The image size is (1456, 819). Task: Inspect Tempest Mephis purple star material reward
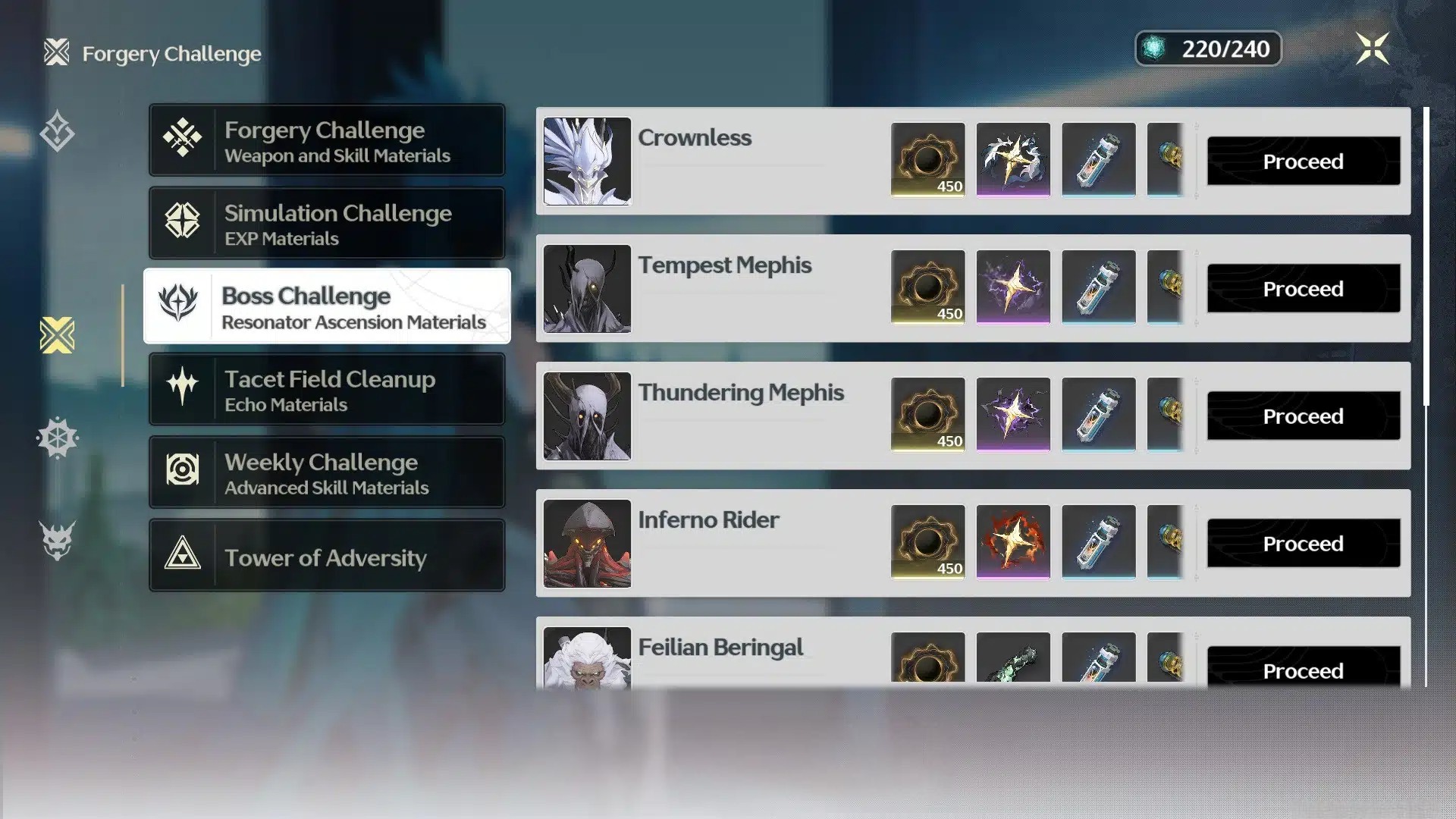pyautogui.click(x=1013, y=287)
